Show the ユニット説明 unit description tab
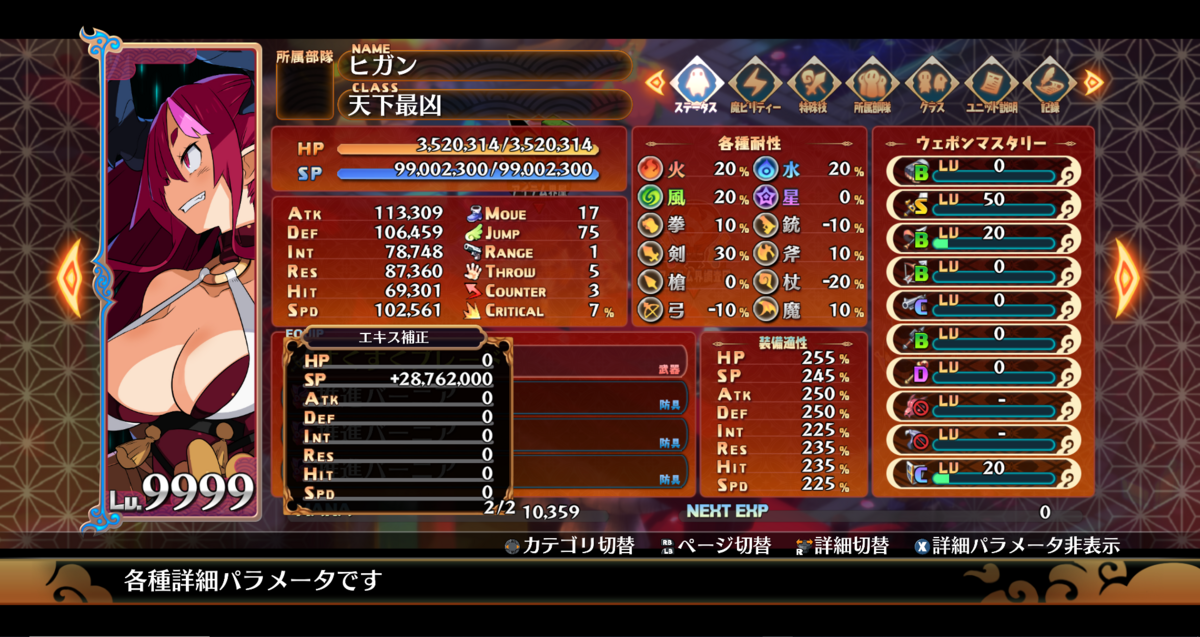This screenshot has height=637, width=1200. 990,82
